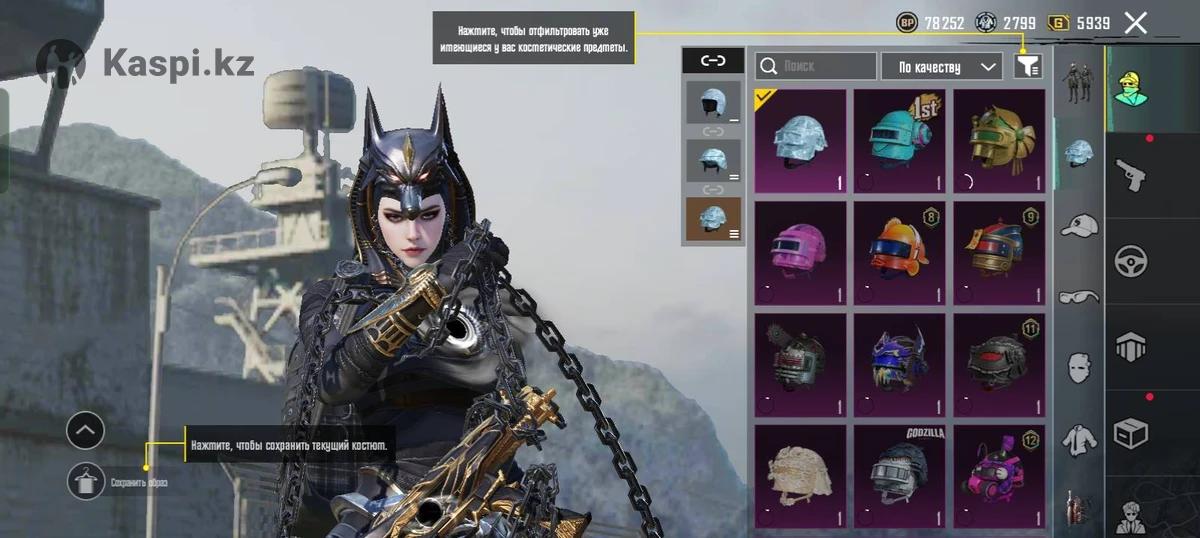Switch to the glasses category
Viewport: 1200px width, 538px height.
(1079, 296)
